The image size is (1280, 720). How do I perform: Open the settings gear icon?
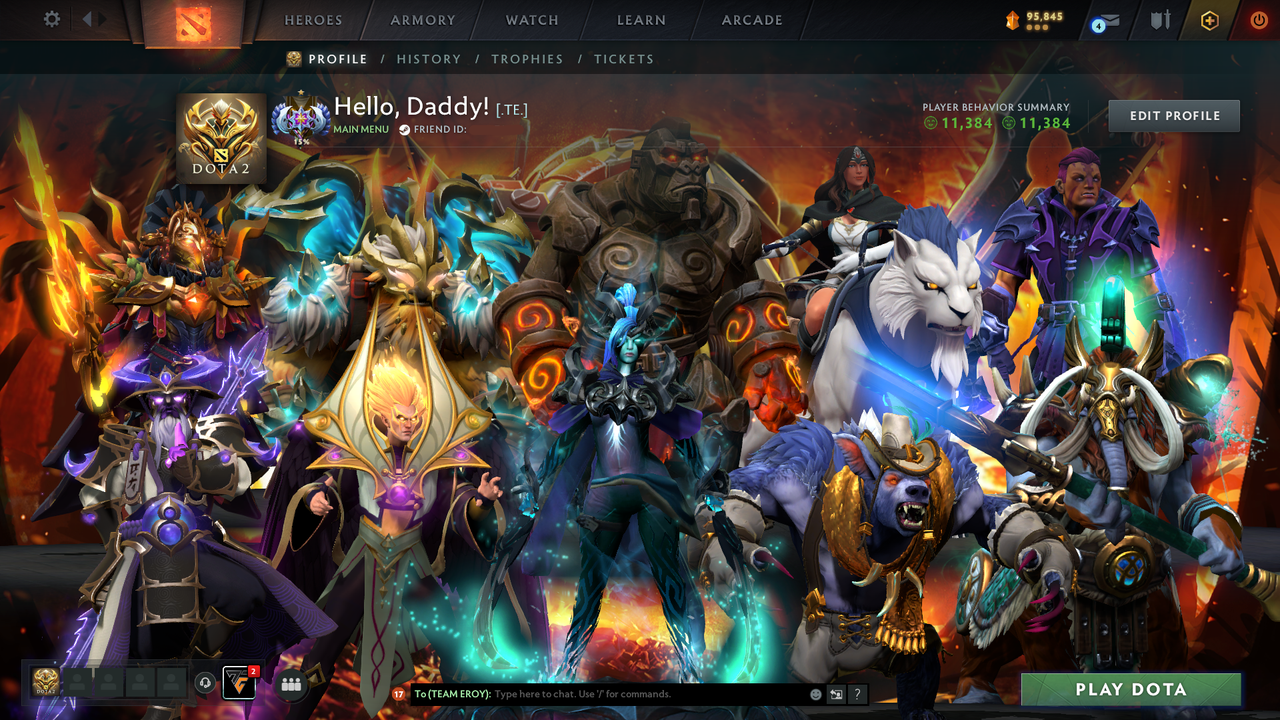pyautogui.click(x=52, y=18)
